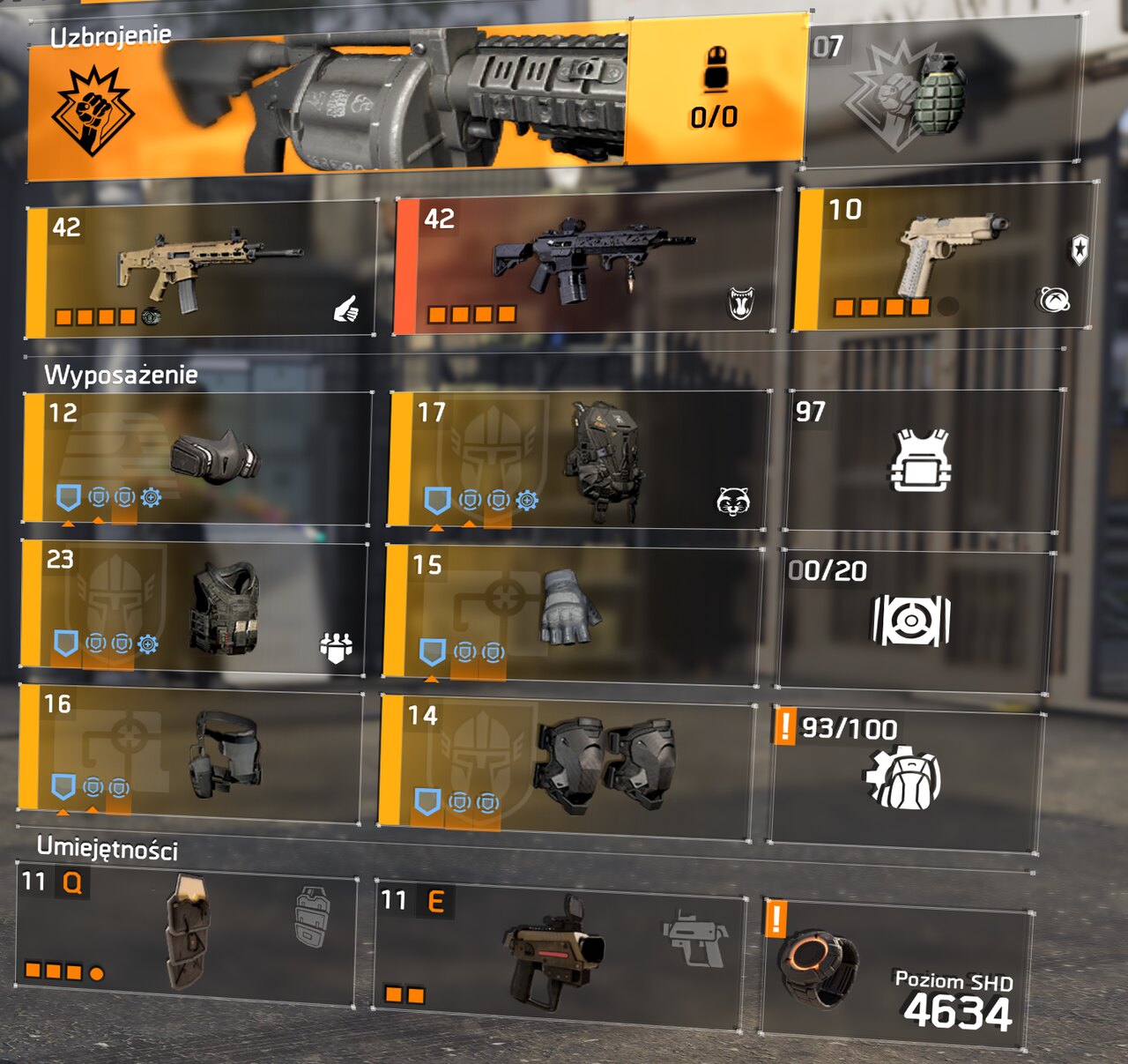The height and width of the screenshot is (1064, 1128).
Task: Select the tan assault rifle primary weapon
Action: (203, 269)
